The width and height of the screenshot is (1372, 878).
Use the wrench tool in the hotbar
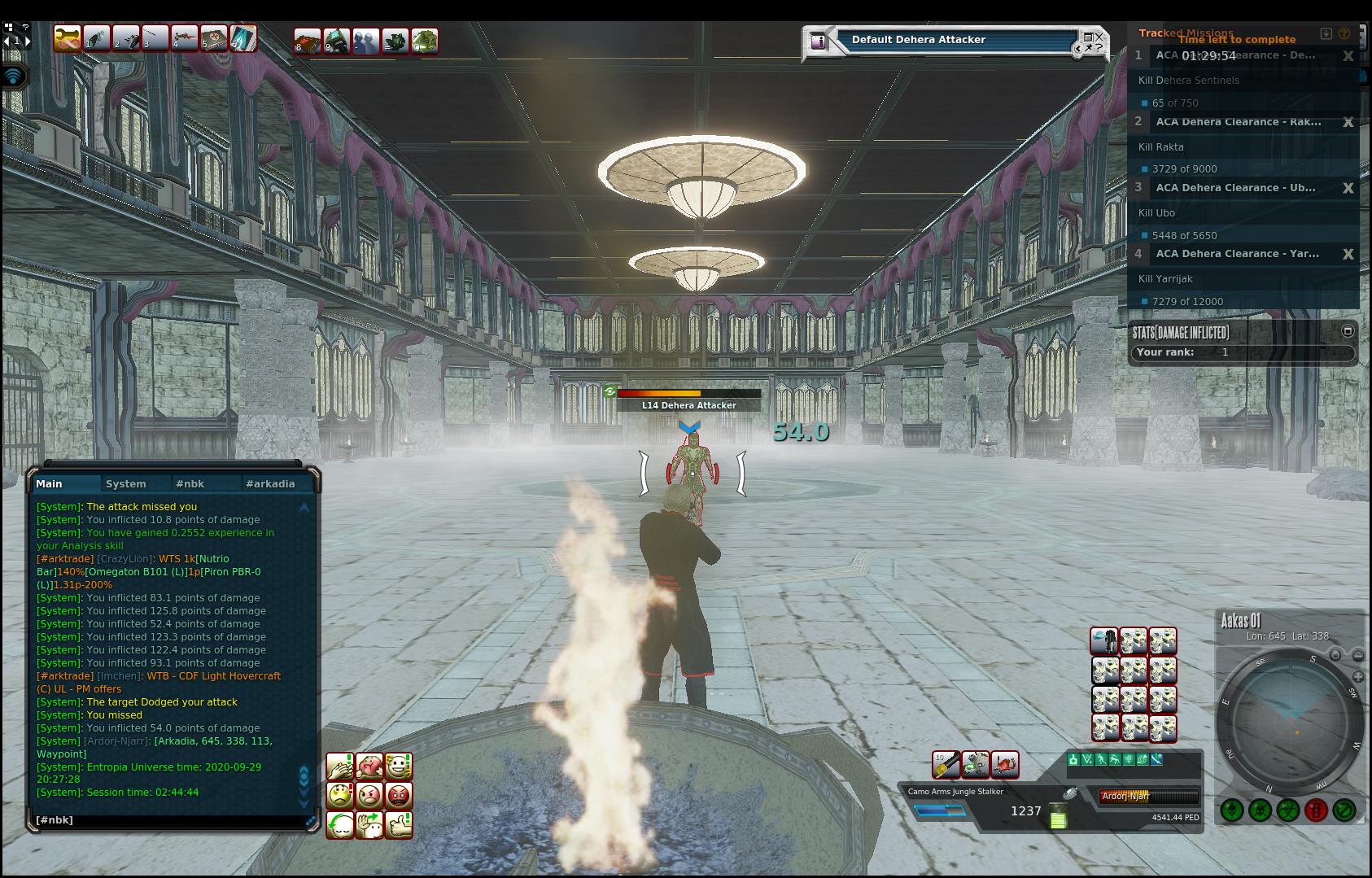pos(67,38)
